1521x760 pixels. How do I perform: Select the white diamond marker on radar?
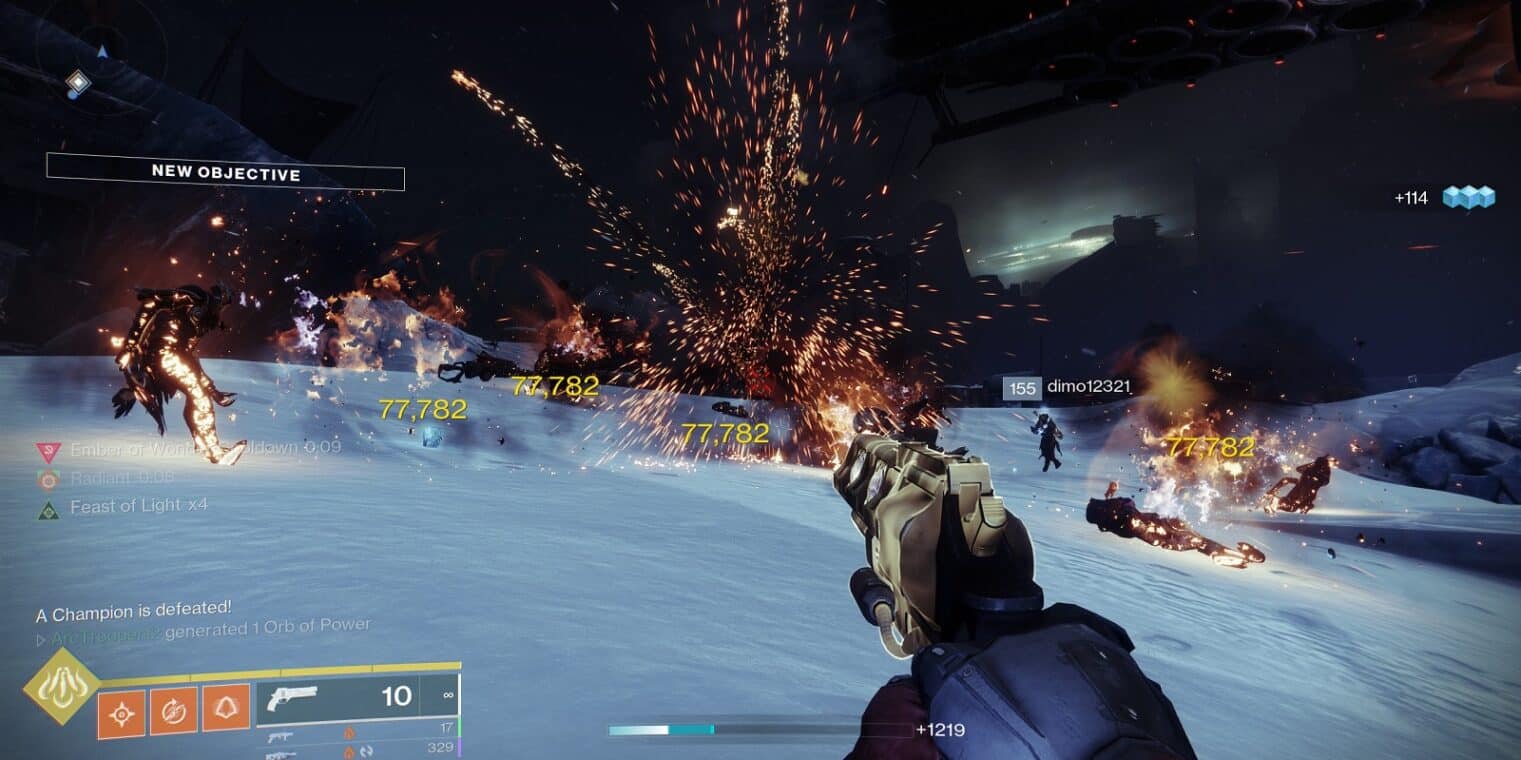(77, 82)
